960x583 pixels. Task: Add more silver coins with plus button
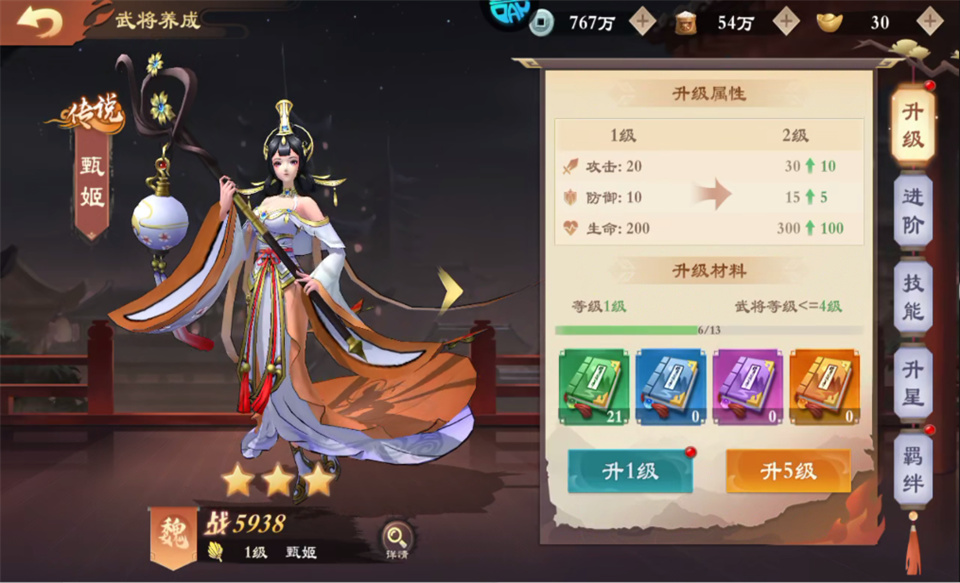coord(643,21)
